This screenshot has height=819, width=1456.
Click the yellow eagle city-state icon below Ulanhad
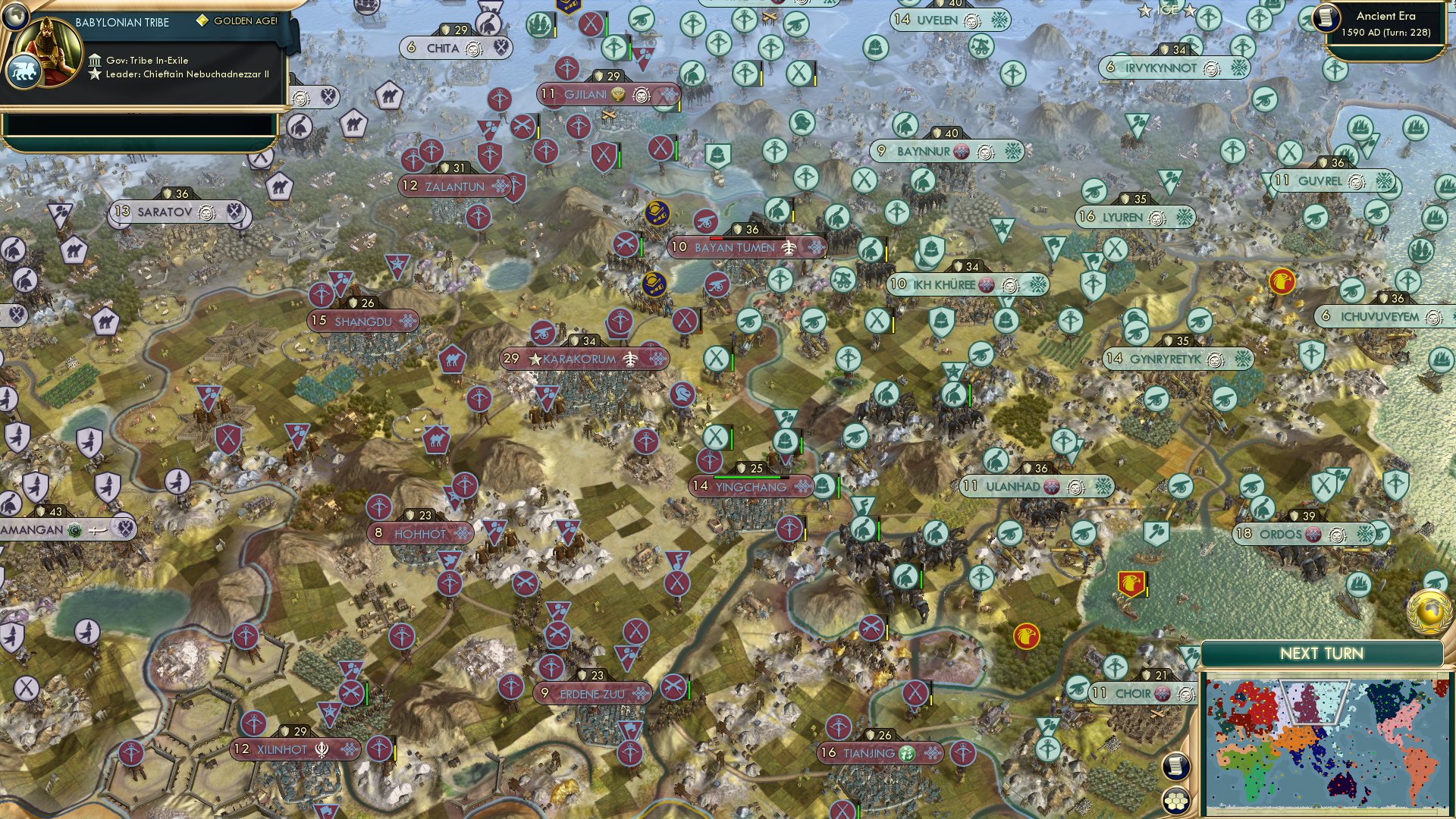[1027, 637]
